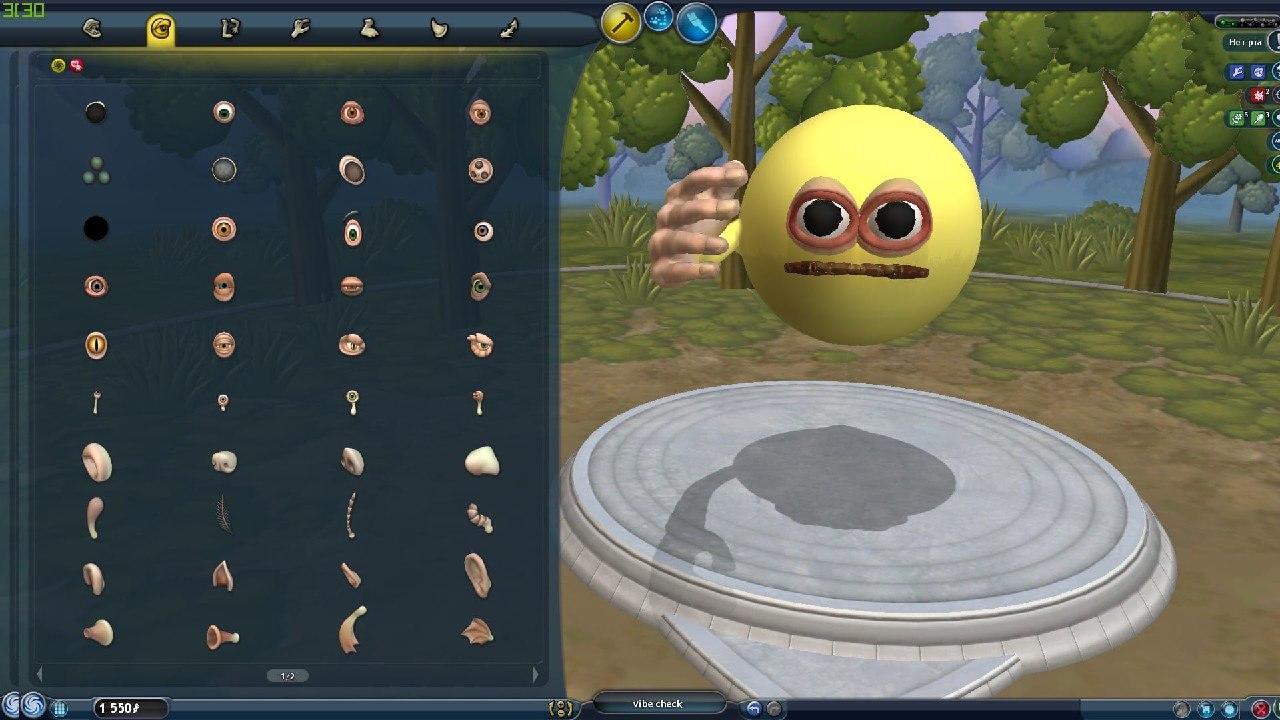Viewport: 1280px width, 720px height.
Task: Toggle the yellow sort filter icon above parts
Action: [x=58, y=66]
